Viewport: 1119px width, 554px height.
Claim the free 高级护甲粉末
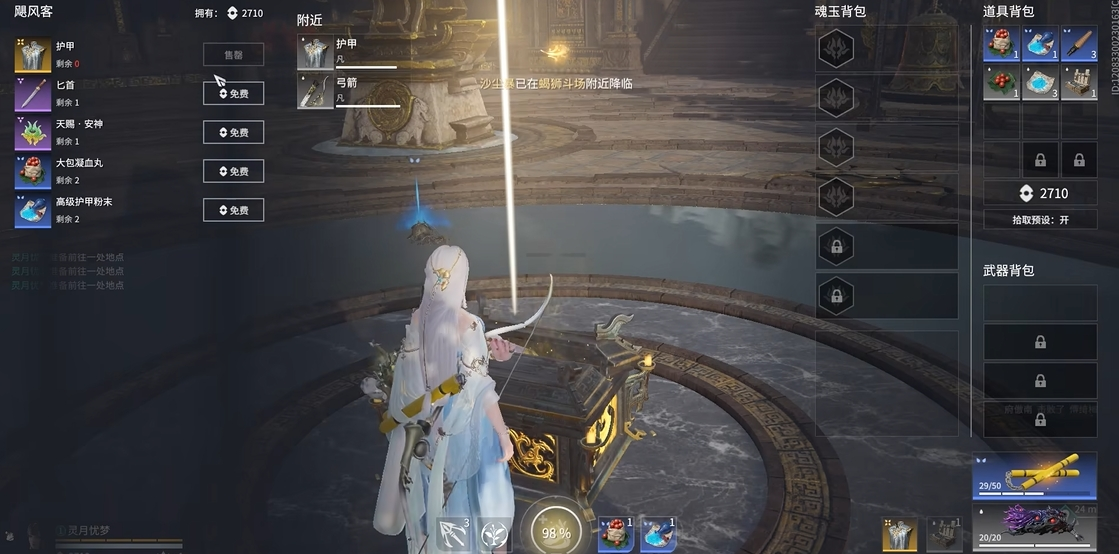(x=233, y=210)
